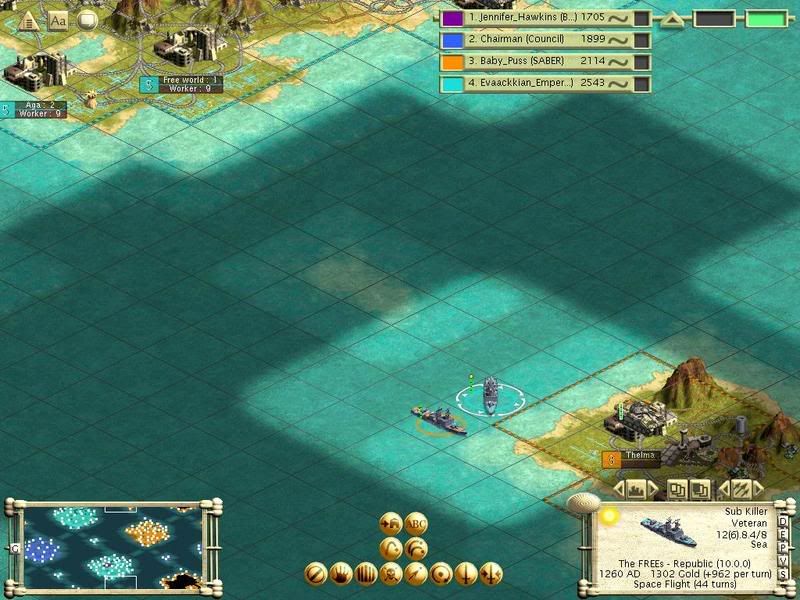Open the Science advisor S button
Viewport: 800px width, 600px height.
click(x=782, y=575)
